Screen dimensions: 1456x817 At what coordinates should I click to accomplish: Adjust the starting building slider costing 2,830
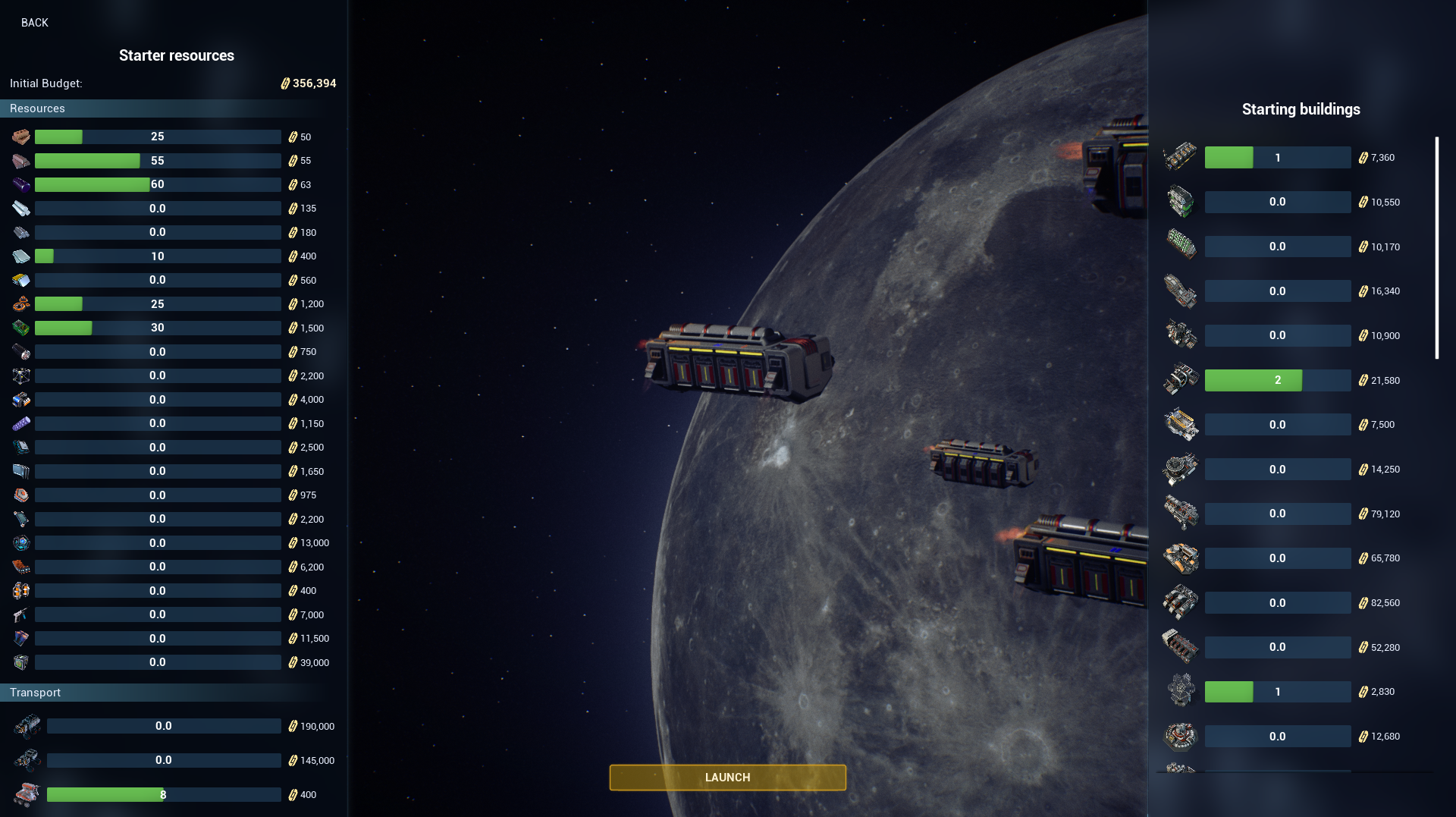coord(1277,692)
